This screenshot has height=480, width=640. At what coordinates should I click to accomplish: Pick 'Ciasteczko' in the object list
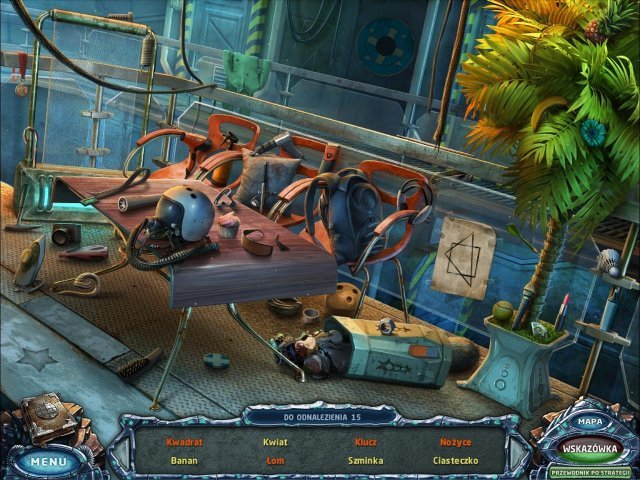click(x=455, y=461)
